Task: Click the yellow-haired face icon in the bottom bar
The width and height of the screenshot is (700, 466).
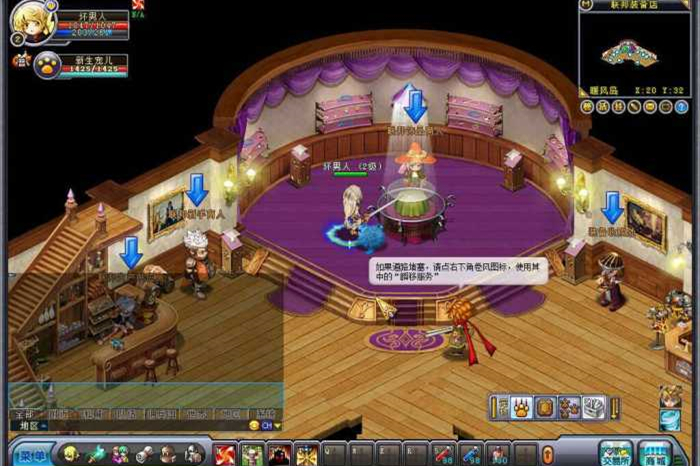Action: coord(71,455)
